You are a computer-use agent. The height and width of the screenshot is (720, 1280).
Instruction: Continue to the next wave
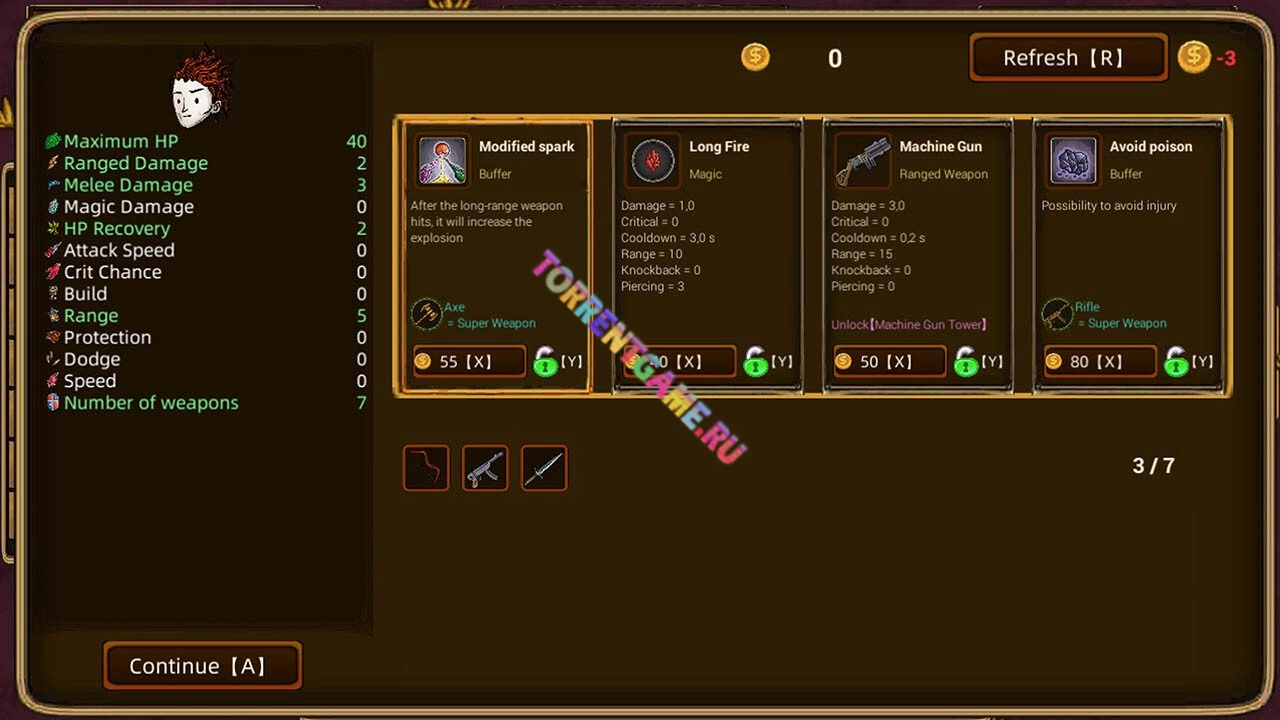coord(202,666)
